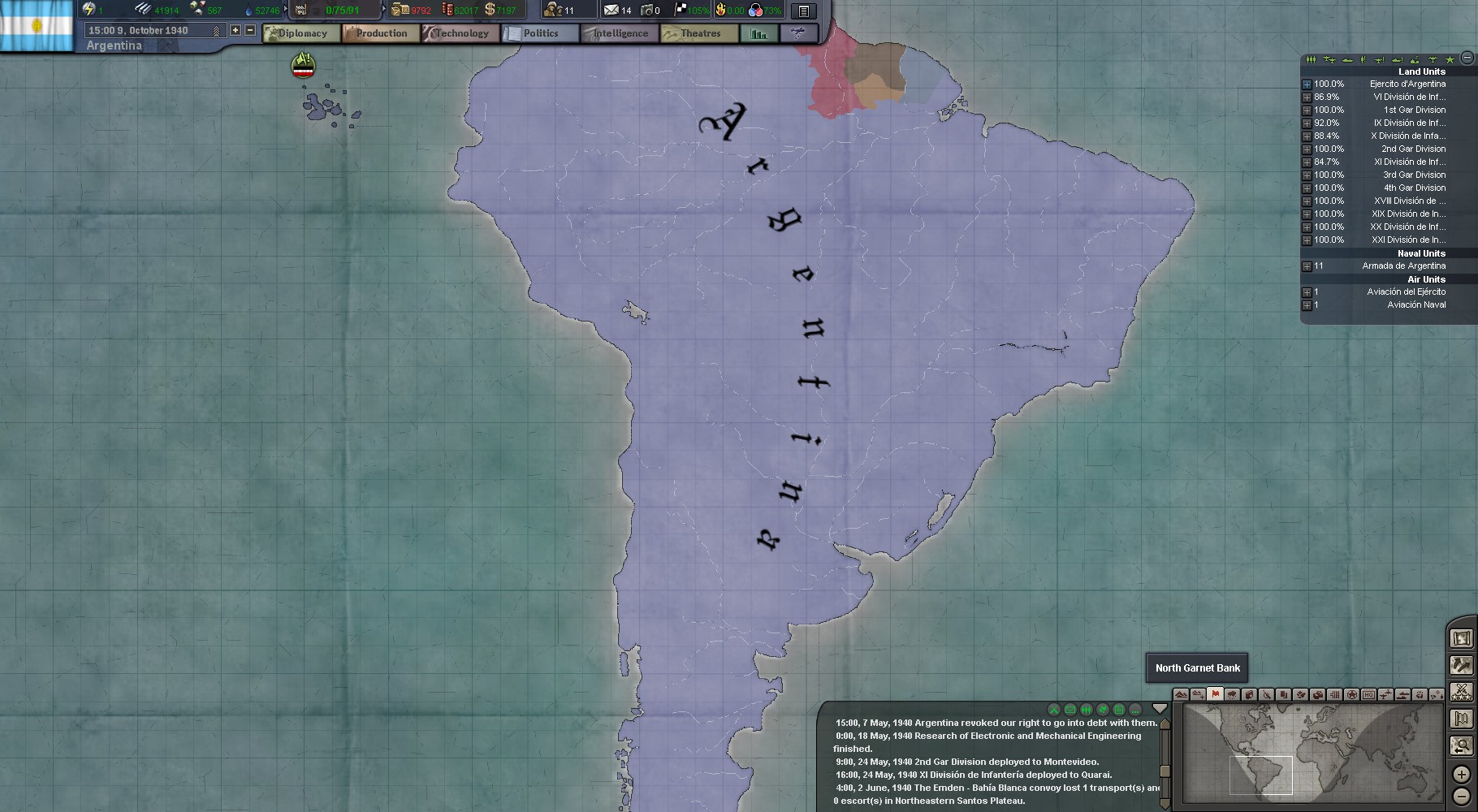Switch to the Politics tab
Screen dimensions: 1478x812
pos(540,33)
